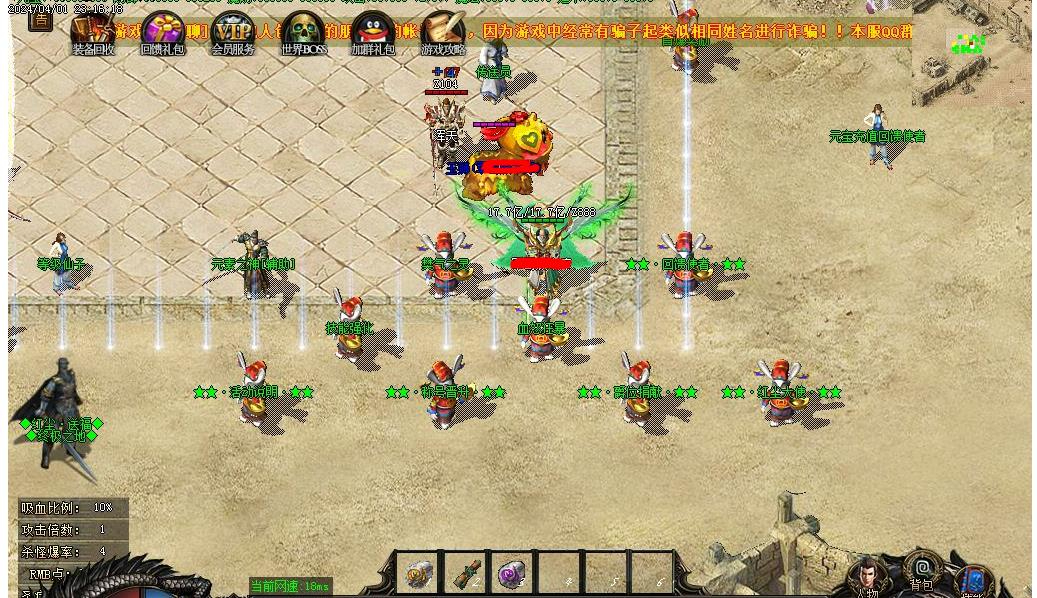This screenshot has height=598, width=1037.
Task: Open the 世界BOSS skull icon
Action: 303,31
